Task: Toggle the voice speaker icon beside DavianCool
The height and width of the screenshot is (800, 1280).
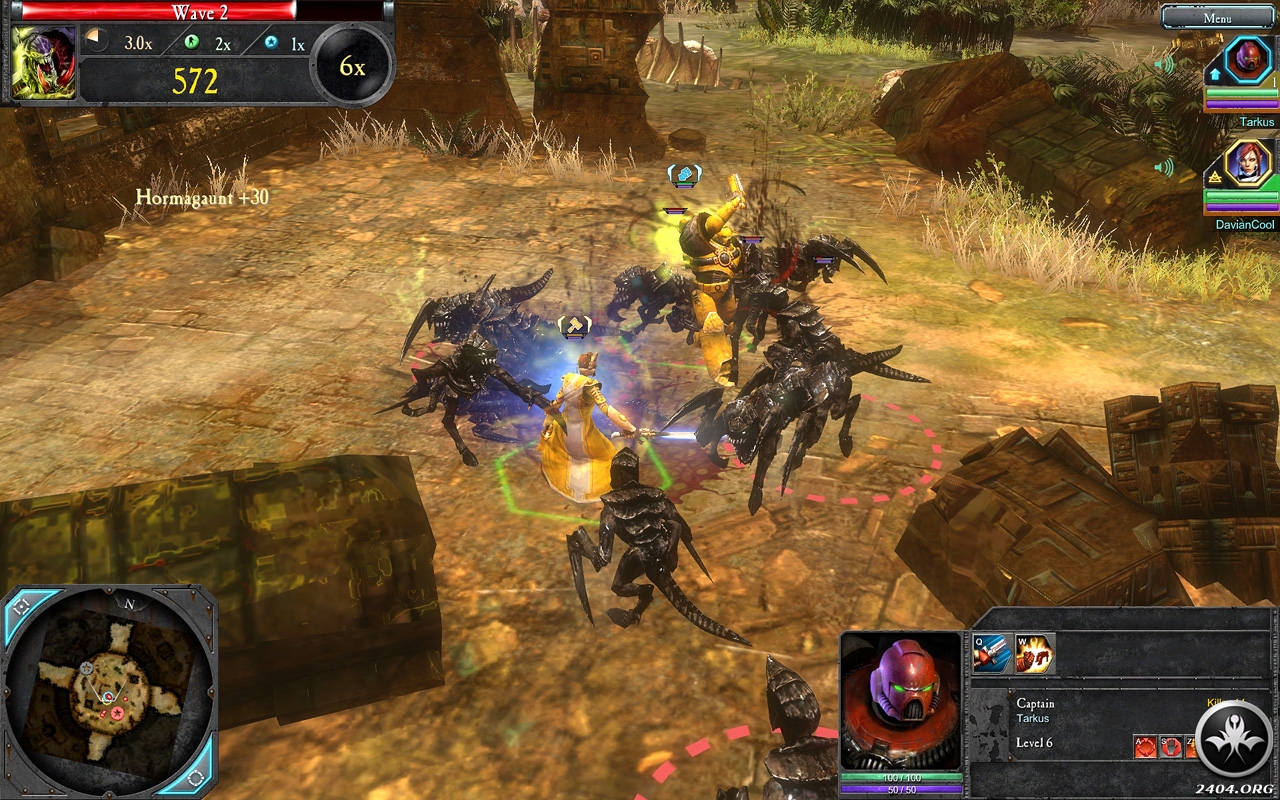Action: pyautogui.click(x=1164, y=167)
